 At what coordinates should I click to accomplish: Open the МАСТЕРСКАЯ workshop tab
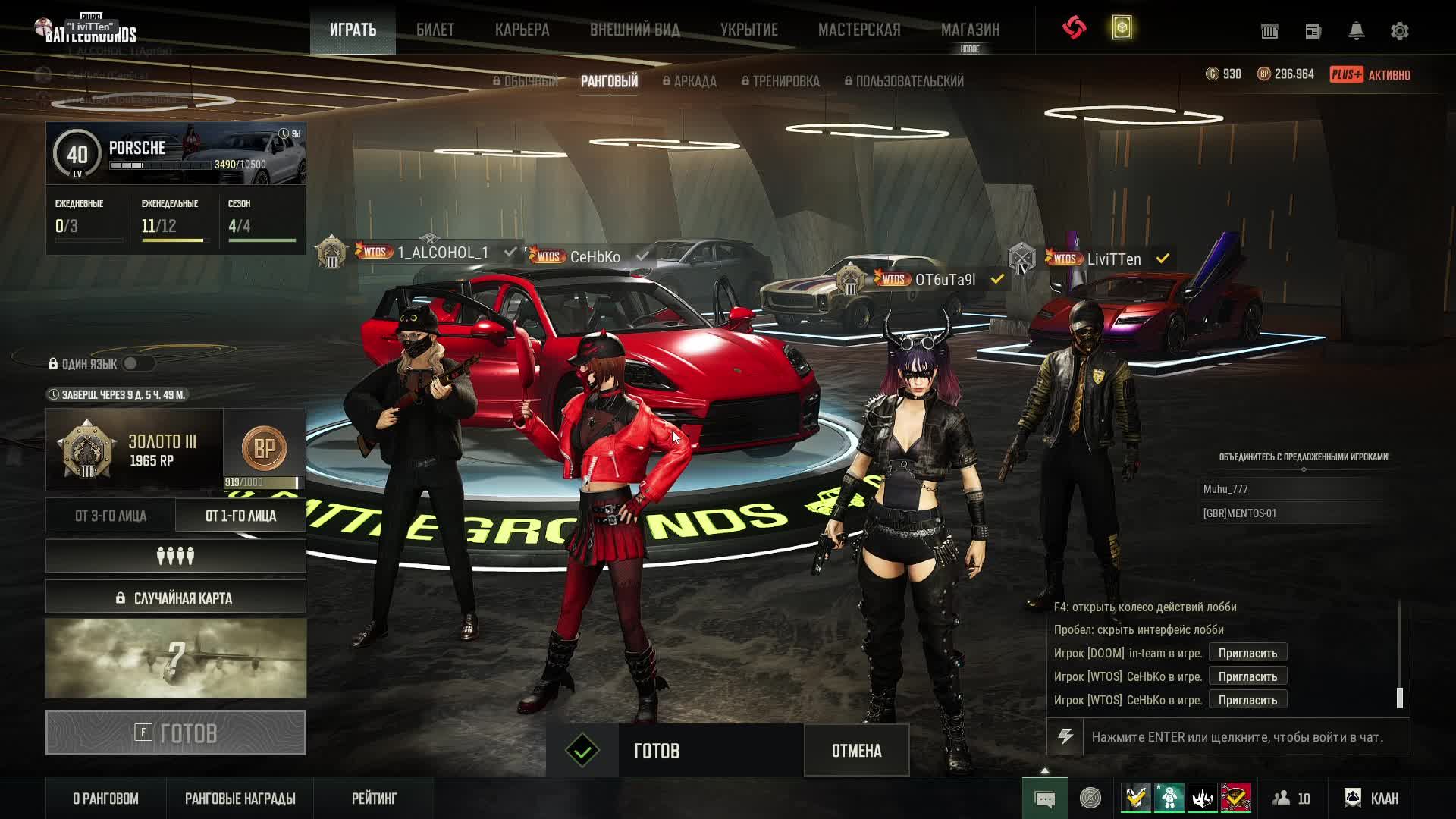pos(859,30)
